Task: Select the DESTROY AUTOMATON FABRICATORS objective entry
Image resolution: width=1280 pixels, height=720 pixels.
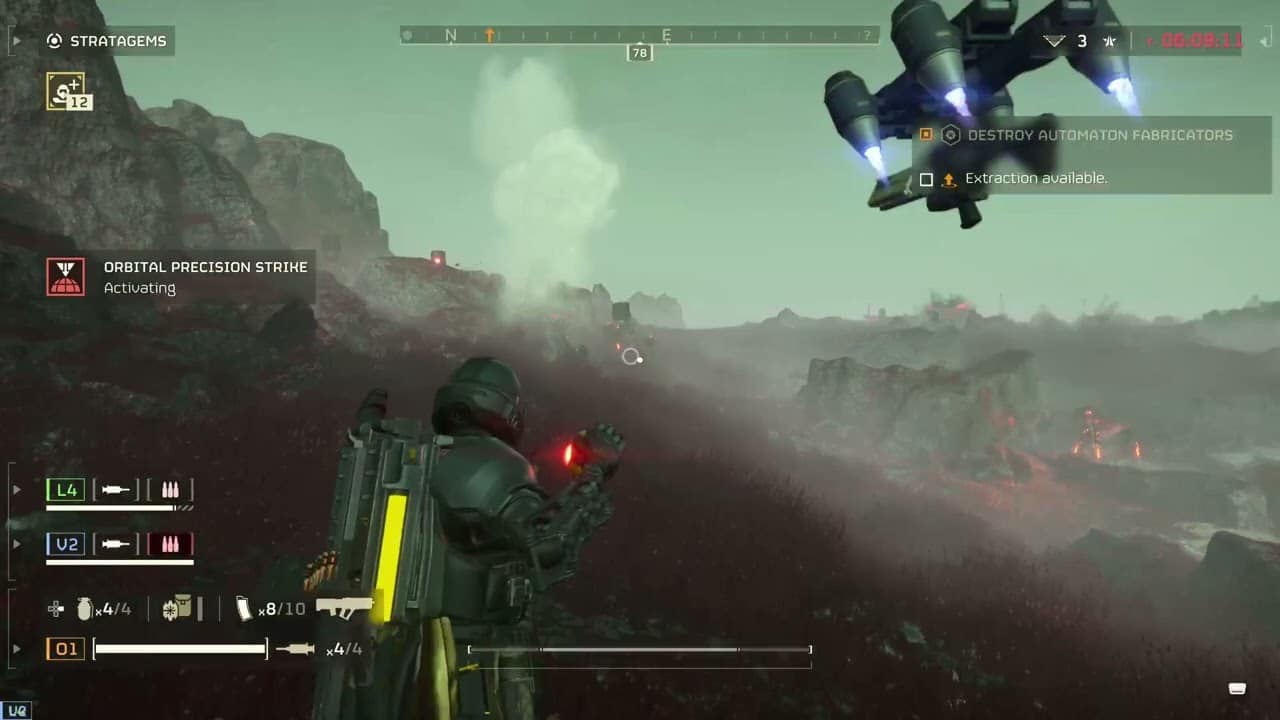Action: [1100, 134]
